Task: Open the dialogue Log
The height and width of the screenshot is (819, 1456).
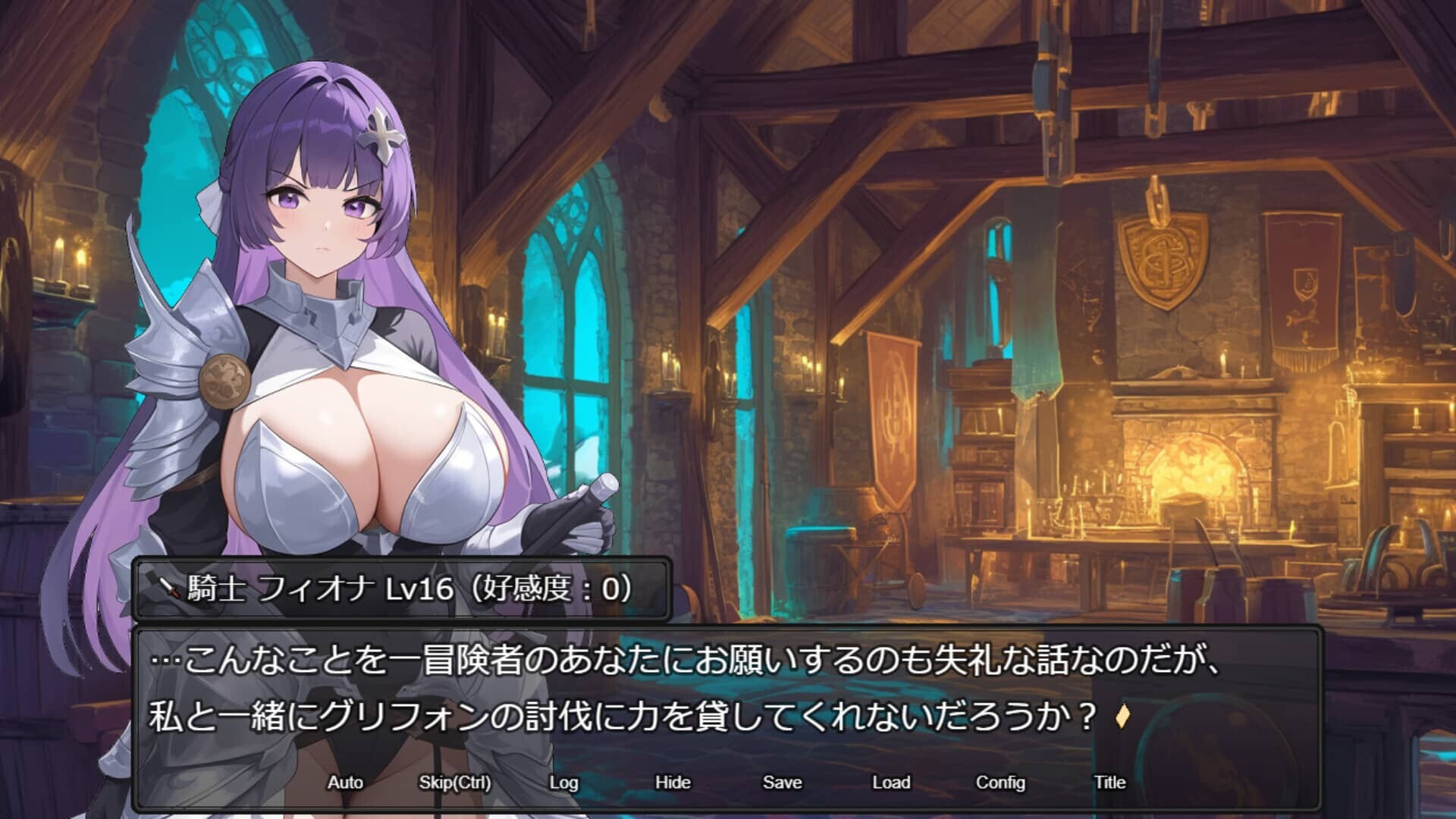Action: click(x=563, y=782)
